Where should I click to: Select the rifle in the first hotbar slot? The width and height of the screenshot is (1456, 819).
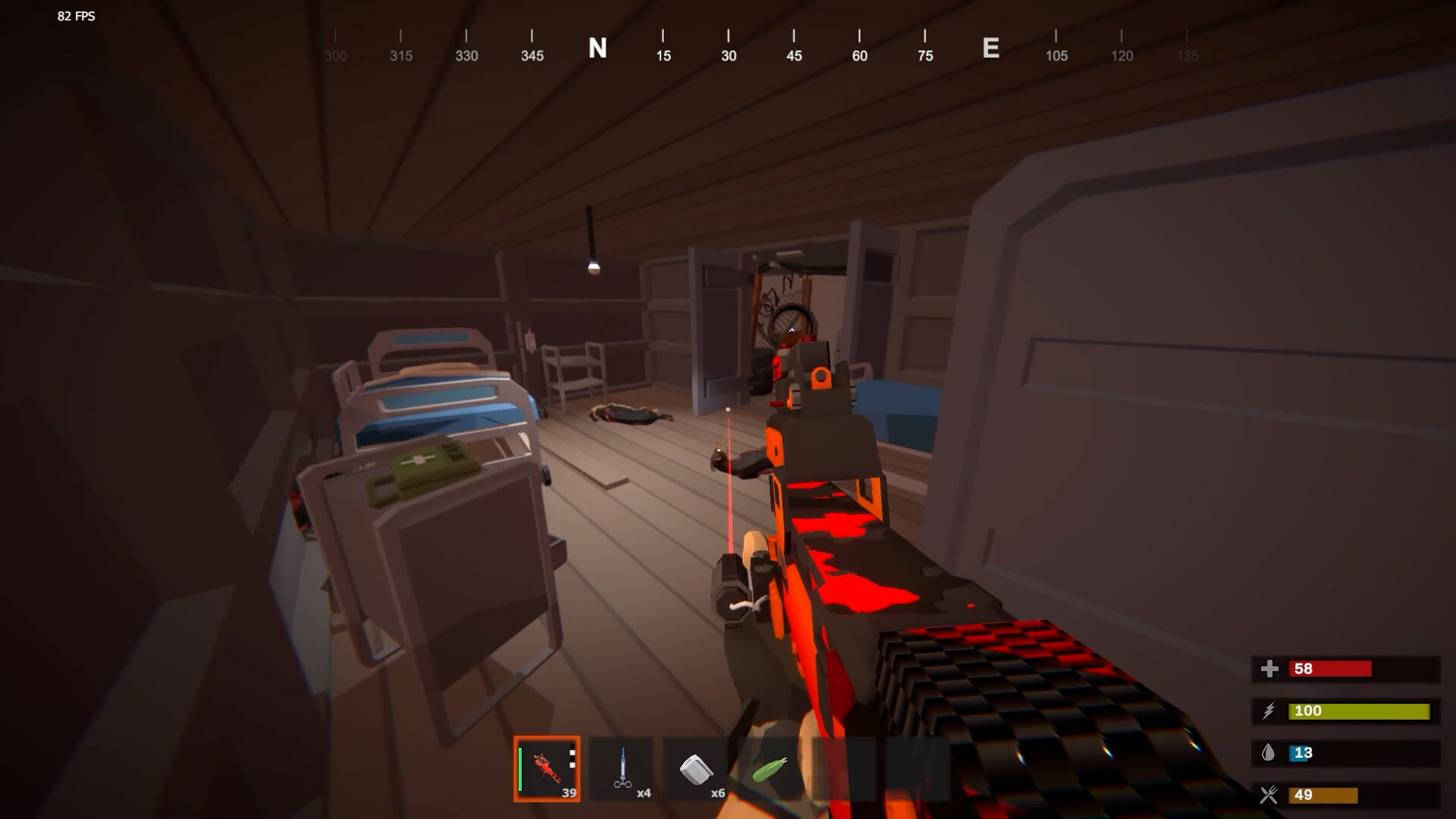point(548,770)
